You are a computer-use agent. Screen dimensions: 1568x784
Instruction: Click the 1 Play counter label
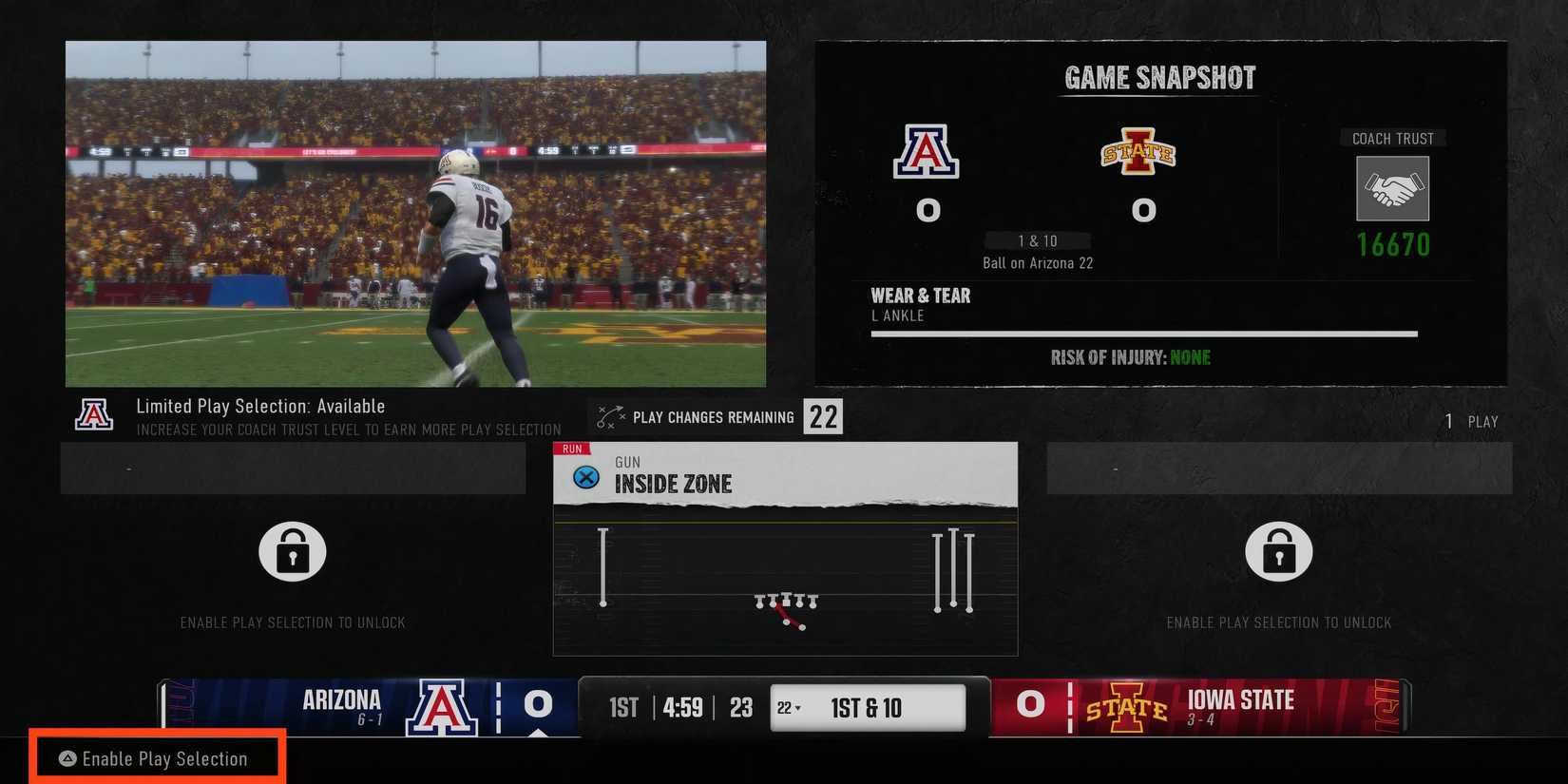coord(1472,421)
